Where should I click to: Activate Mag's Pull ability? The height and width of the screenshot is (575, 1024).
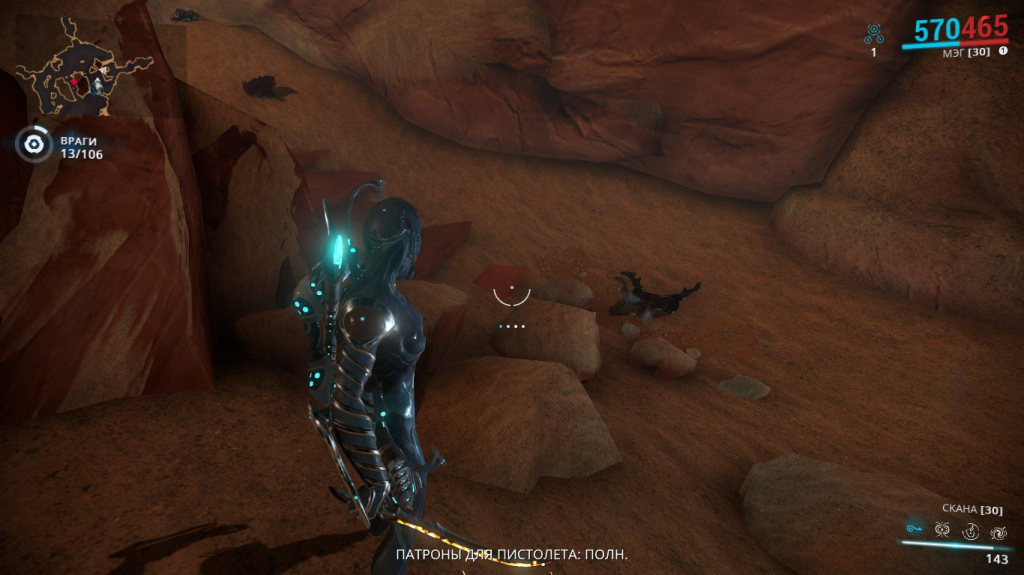pos(913,529)
